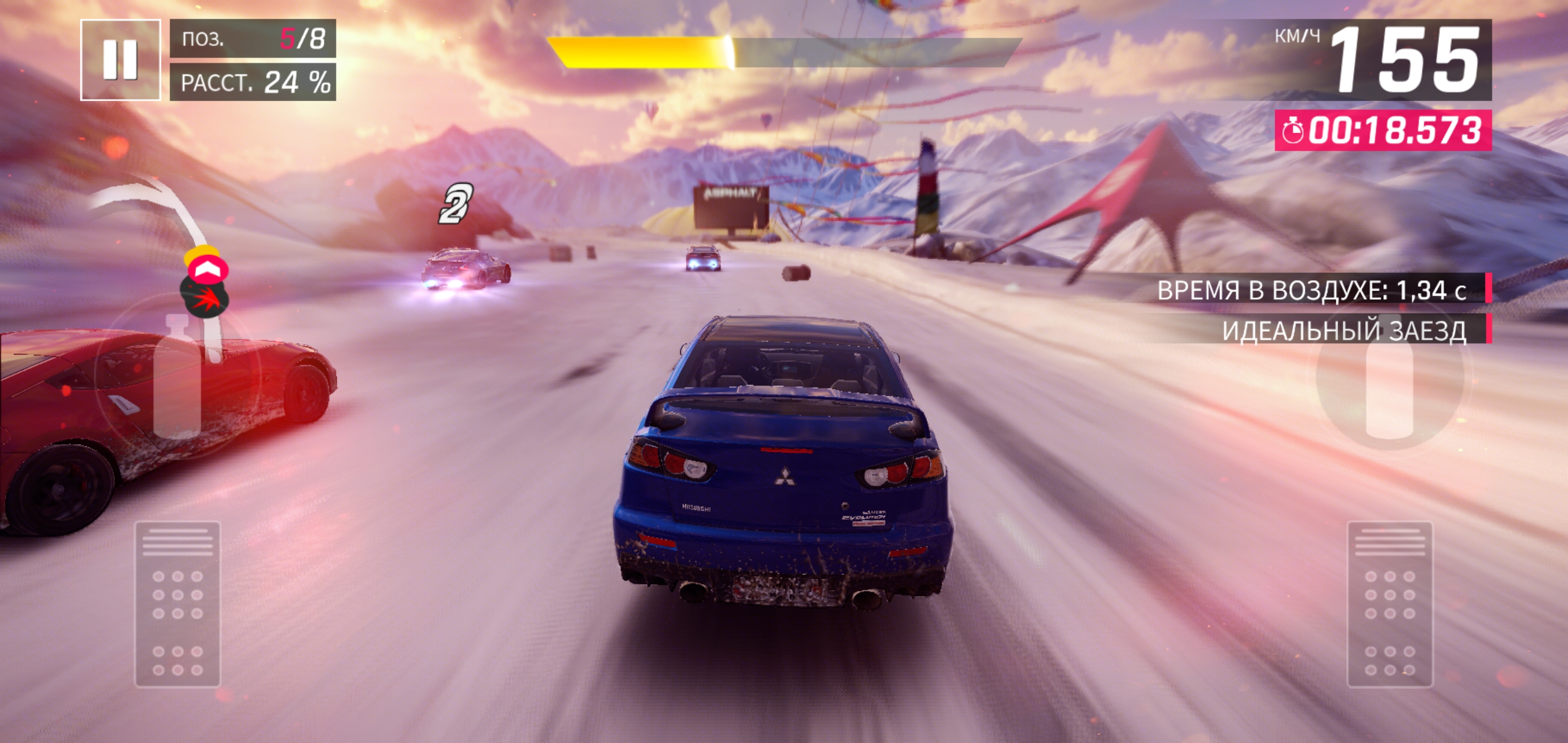Activate the nitro pedal
This screenshot has width=1568, height=743.
click(1390, 604)
